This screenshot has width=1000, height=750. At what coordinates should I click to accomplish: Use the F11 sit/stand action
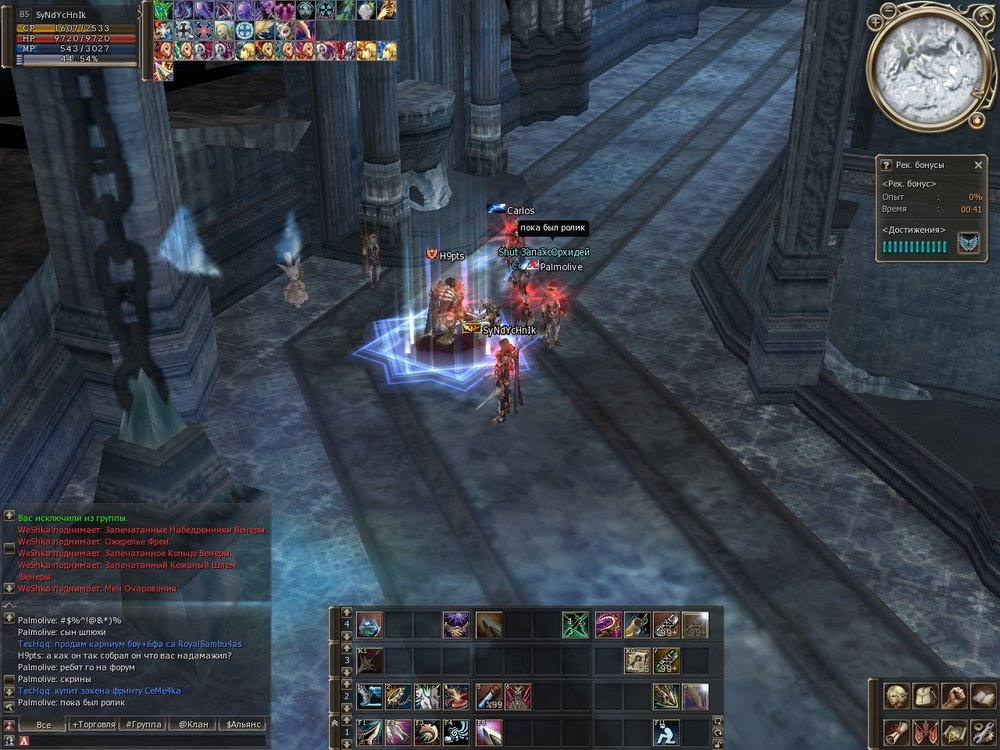667,732
